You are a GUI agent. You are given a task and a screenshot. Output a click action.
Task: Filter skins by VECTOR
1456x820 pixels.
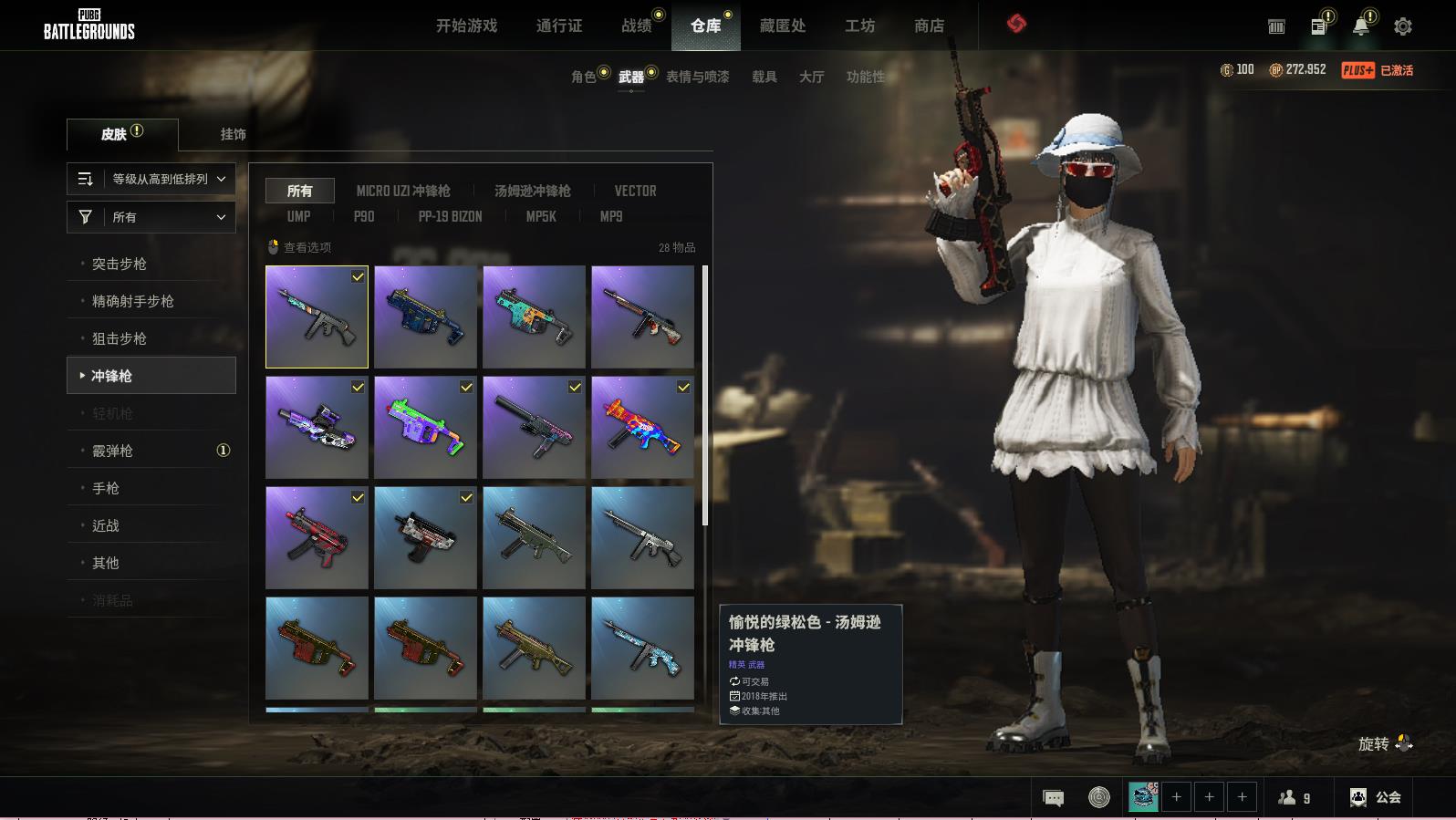[x=635, y=191]
